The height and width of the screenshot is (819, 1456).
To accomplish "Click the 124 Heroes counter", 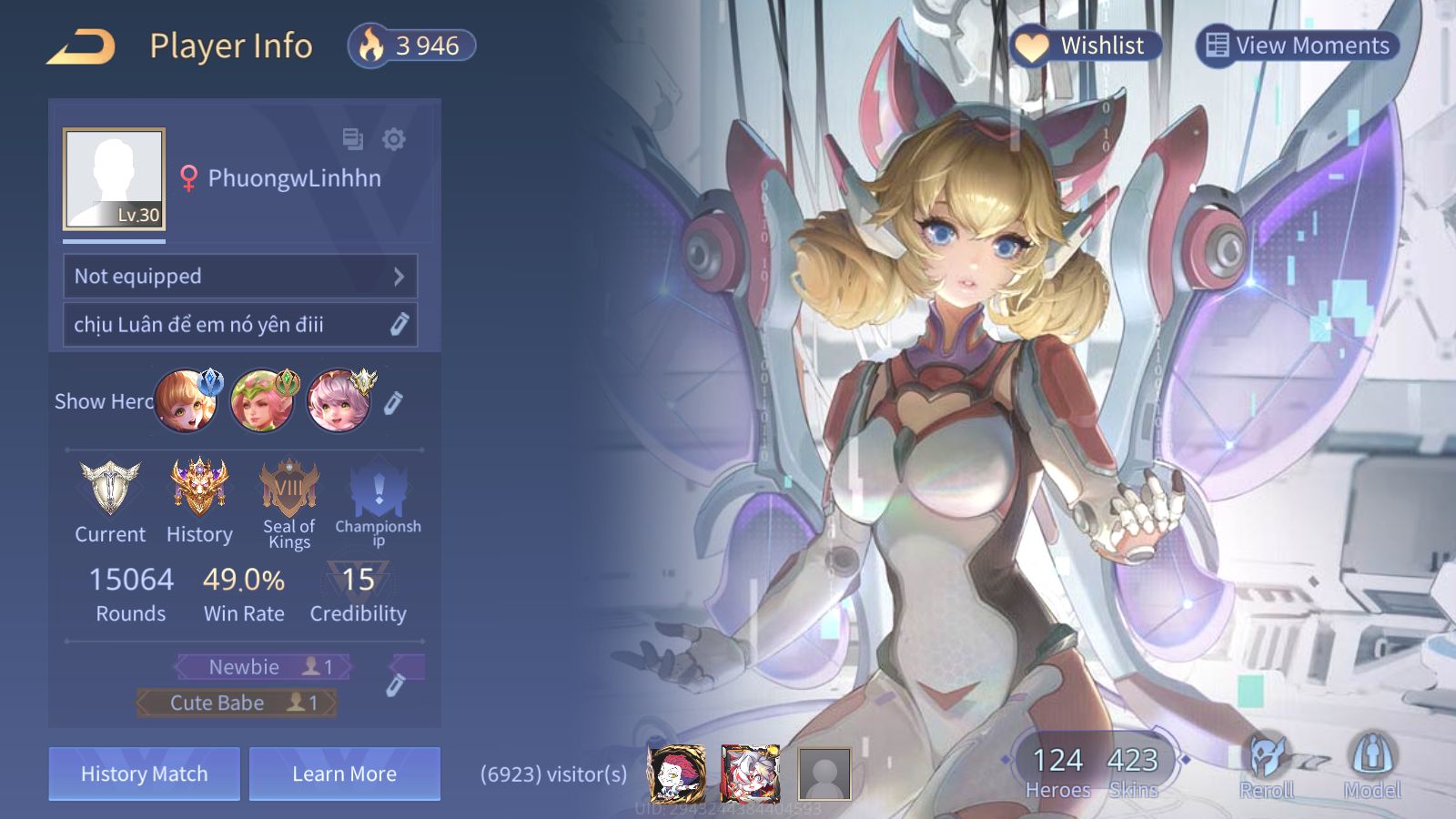I will point(1057,770).
